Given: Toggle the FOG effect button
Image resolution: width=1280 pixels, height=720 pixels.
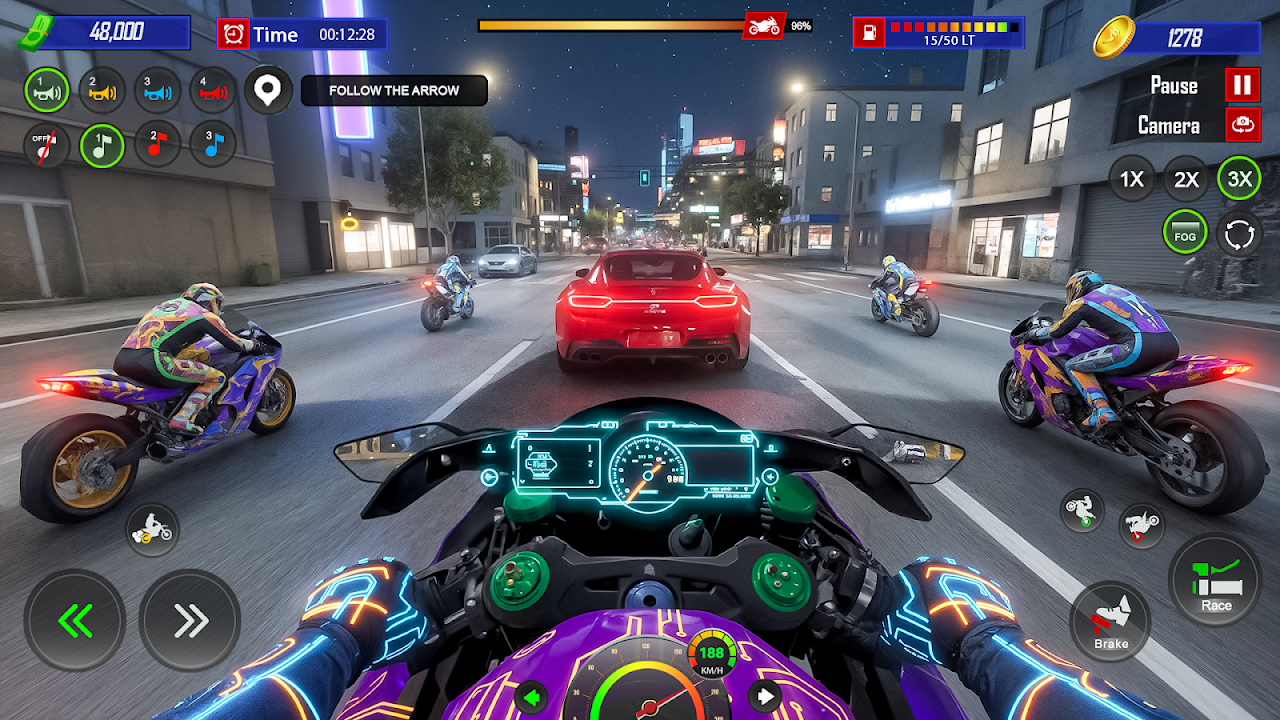Looking at the screenshot, I should pyautogui.click(x=1185, y=234).
